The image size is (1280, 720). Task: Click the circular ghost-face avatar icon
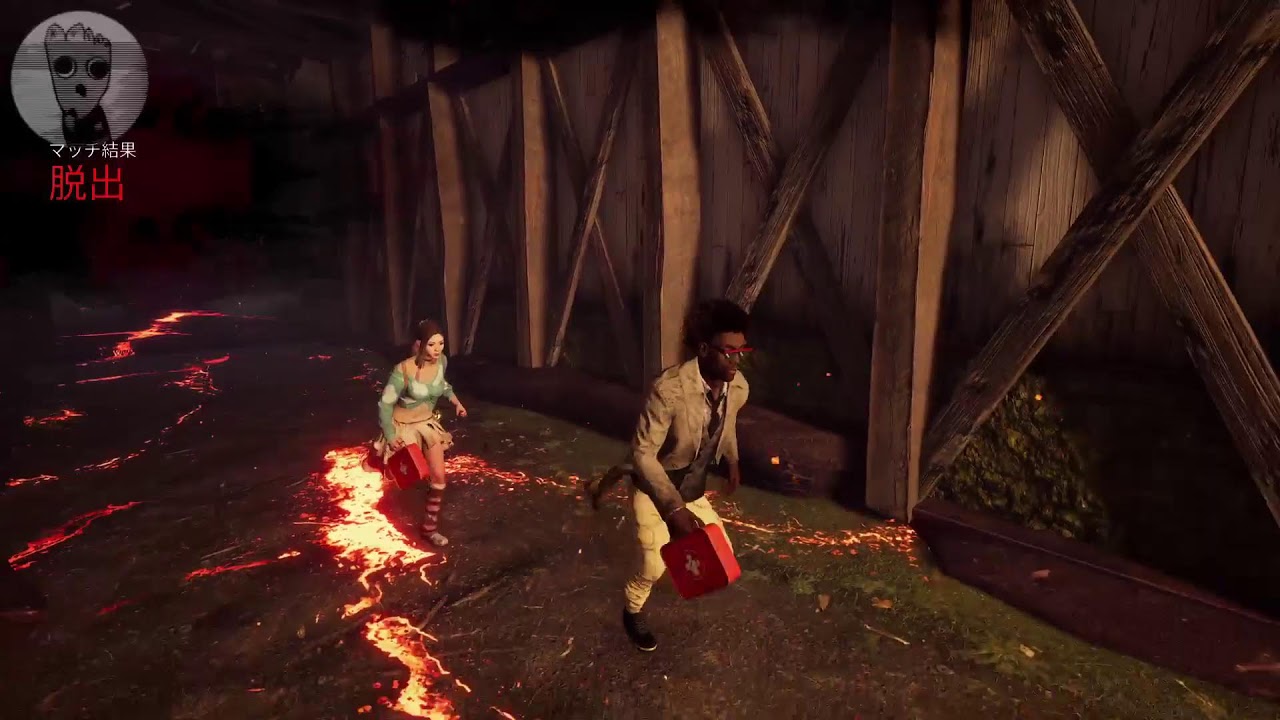pos(79,77)
